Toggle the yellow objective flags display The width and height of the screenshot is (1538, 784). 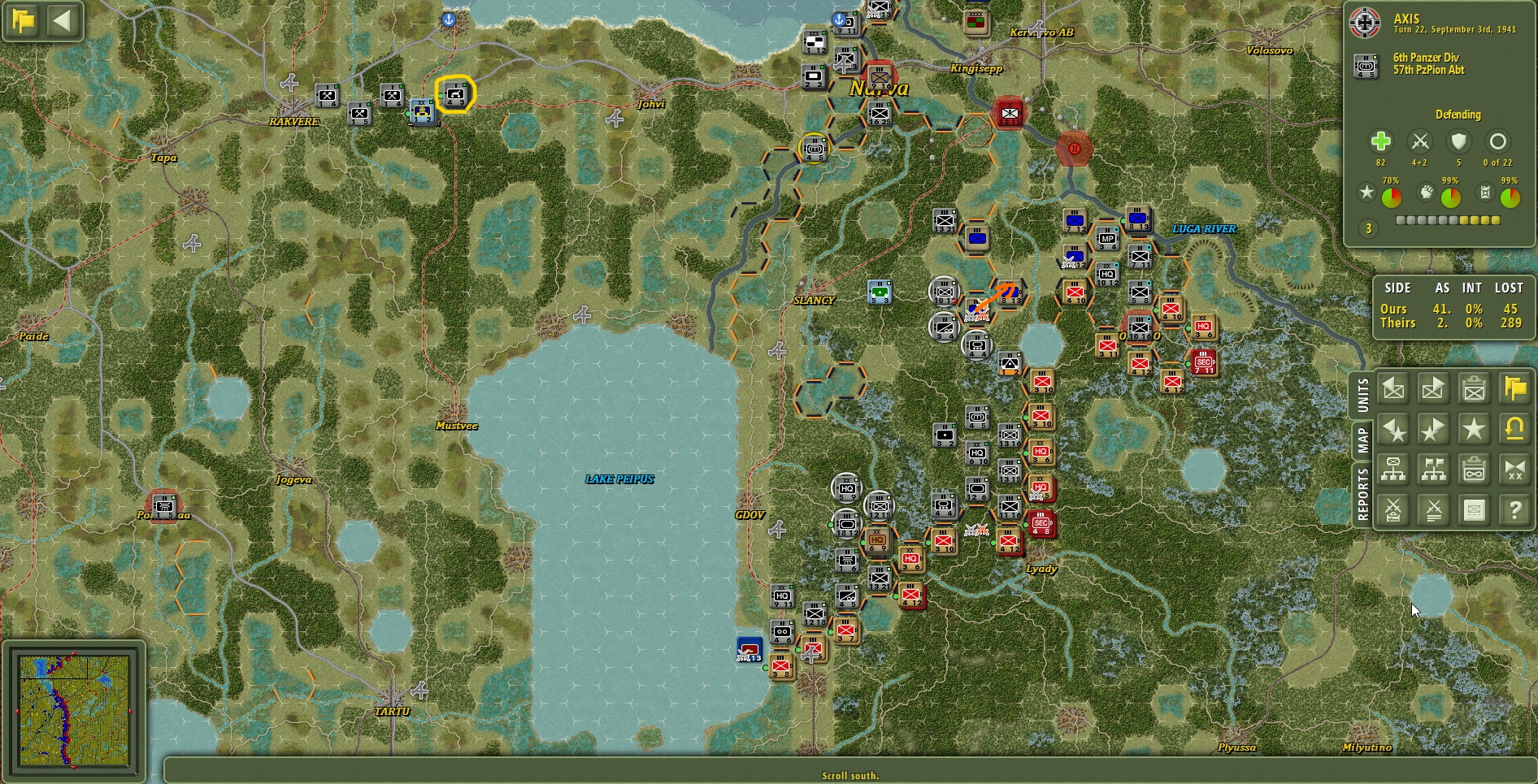click(x=1514, y=388)
